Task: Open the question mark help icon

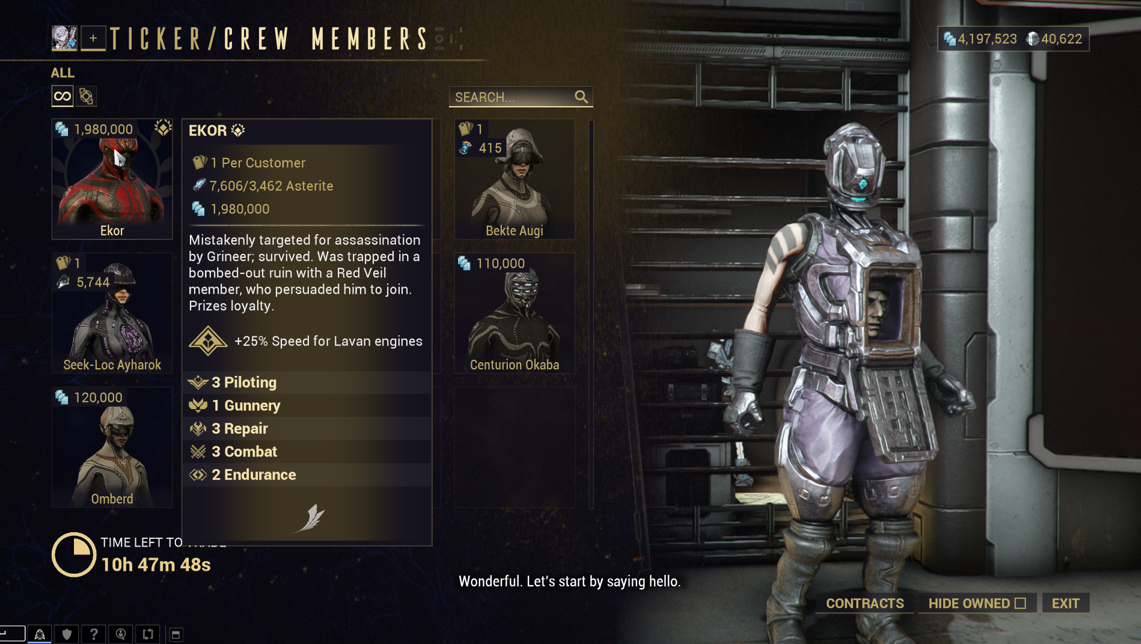Action: point(94,634)
